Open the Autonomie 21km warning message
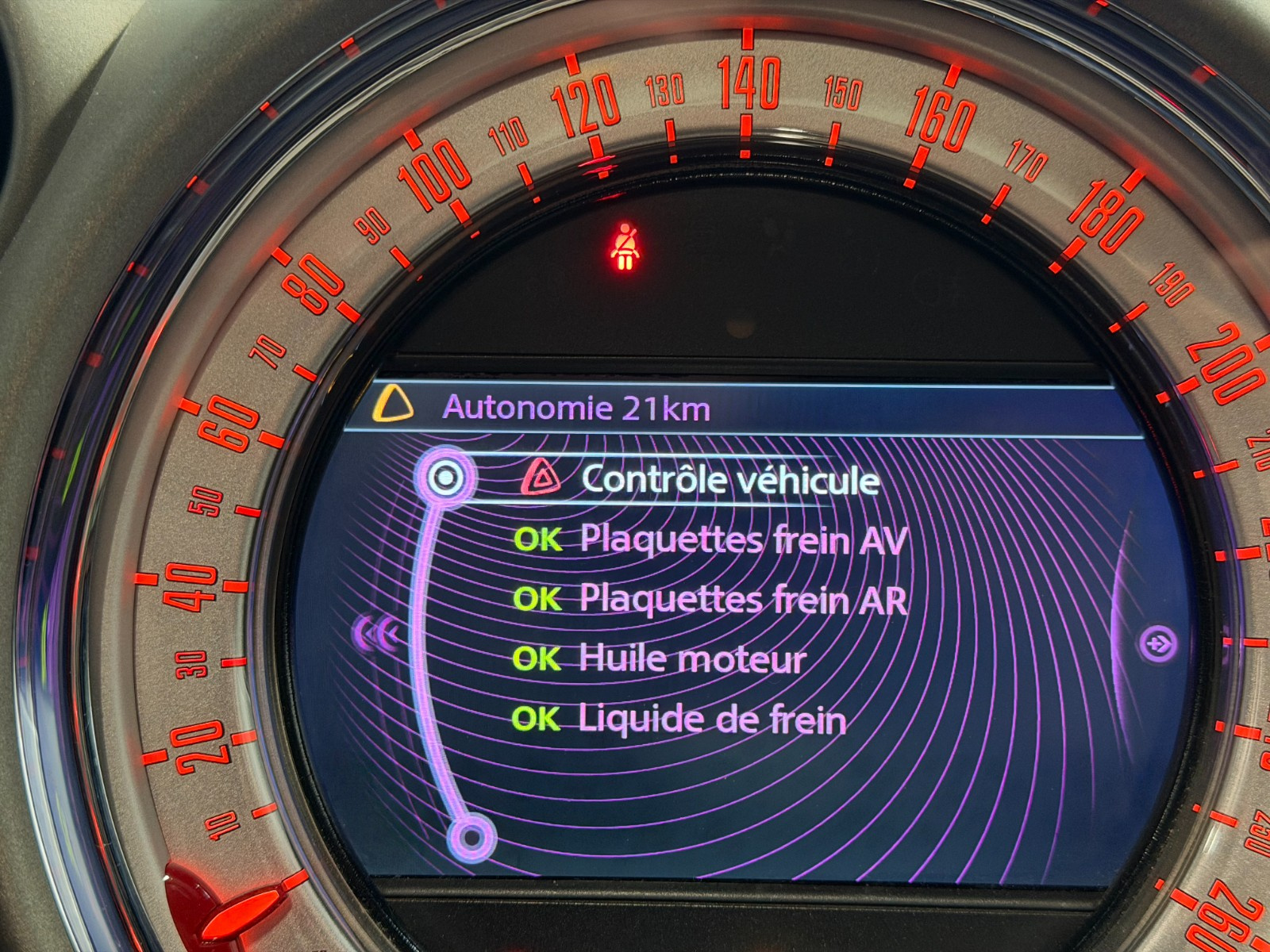Screen dimensions: 1270x952 pos(575,408)
